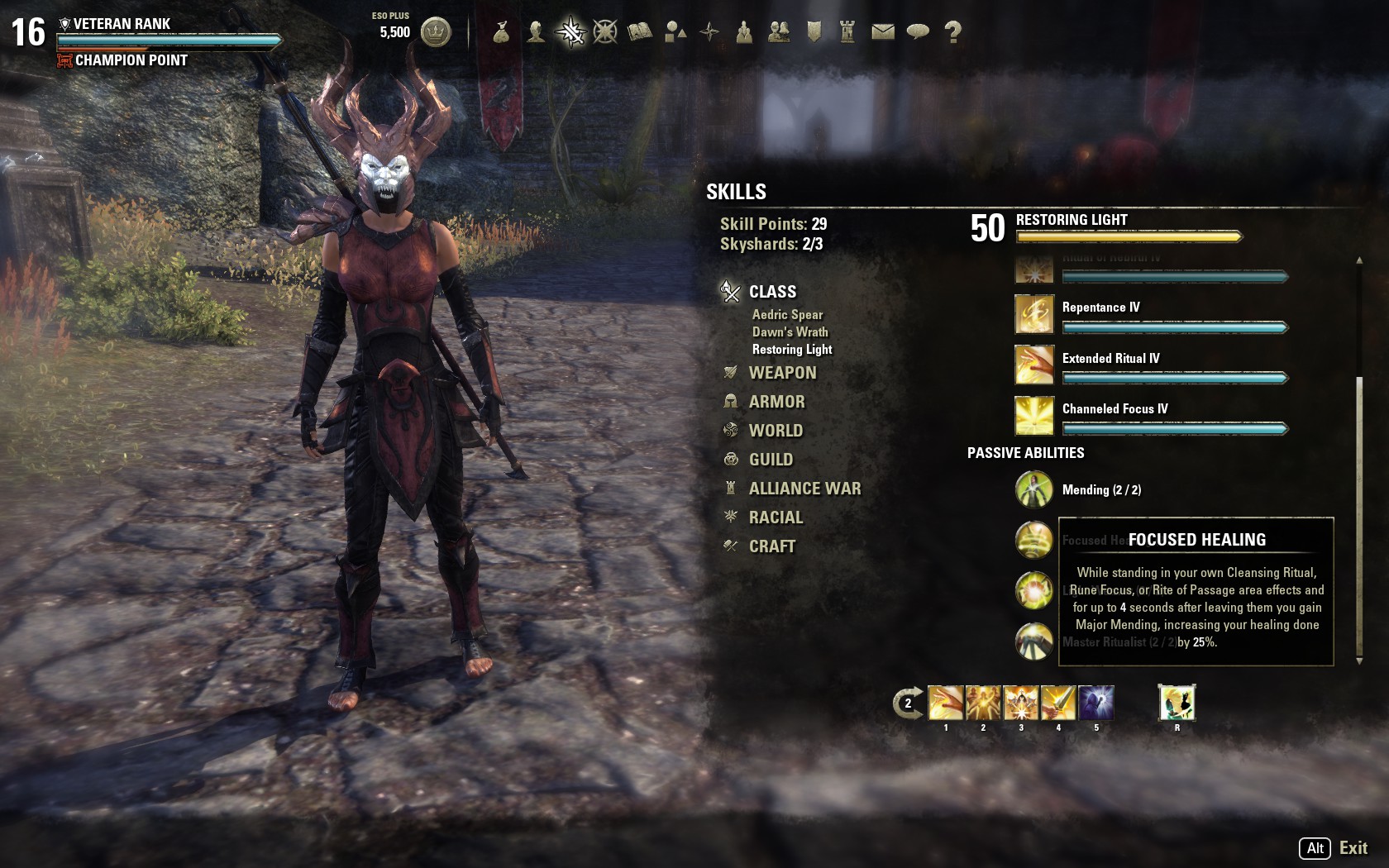Open the Crown Store coin icon
This screenshot has width=1389, height=868.
(x=436, y=32)
